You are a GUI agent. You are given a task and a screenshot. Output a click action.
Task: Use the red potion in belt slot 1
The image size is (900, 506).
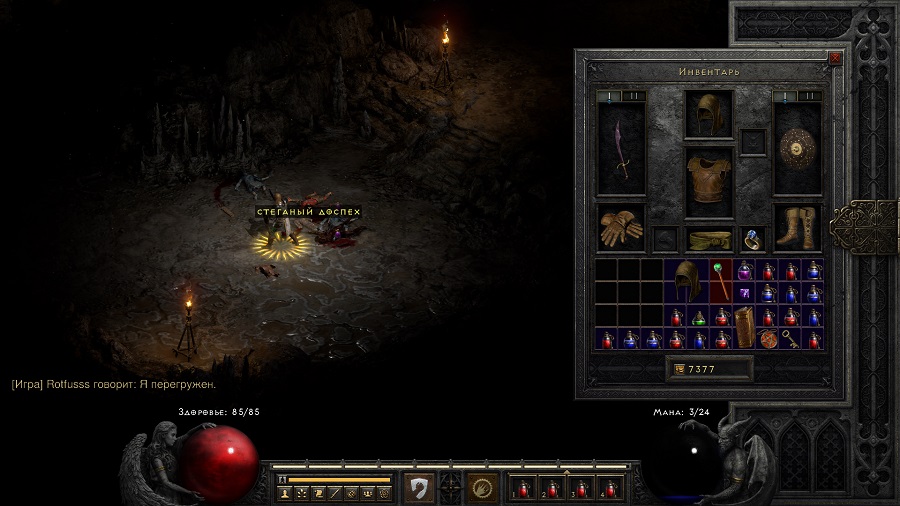pos(524,487)
